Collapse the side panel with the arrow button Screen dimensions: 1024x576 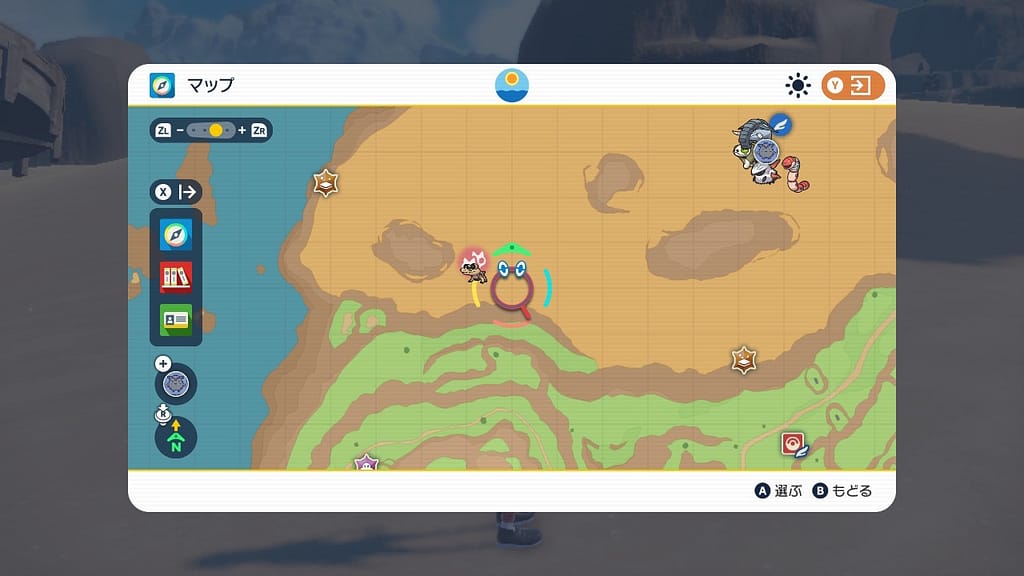[176, 192]
